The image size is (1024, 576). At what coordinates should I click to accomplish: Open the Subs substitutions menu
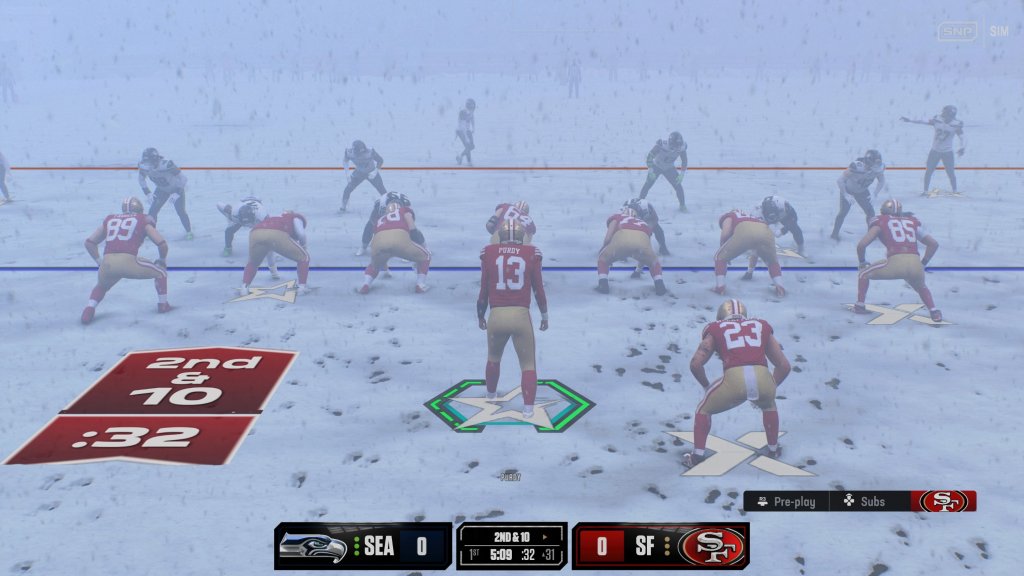(x=865, y=501)
